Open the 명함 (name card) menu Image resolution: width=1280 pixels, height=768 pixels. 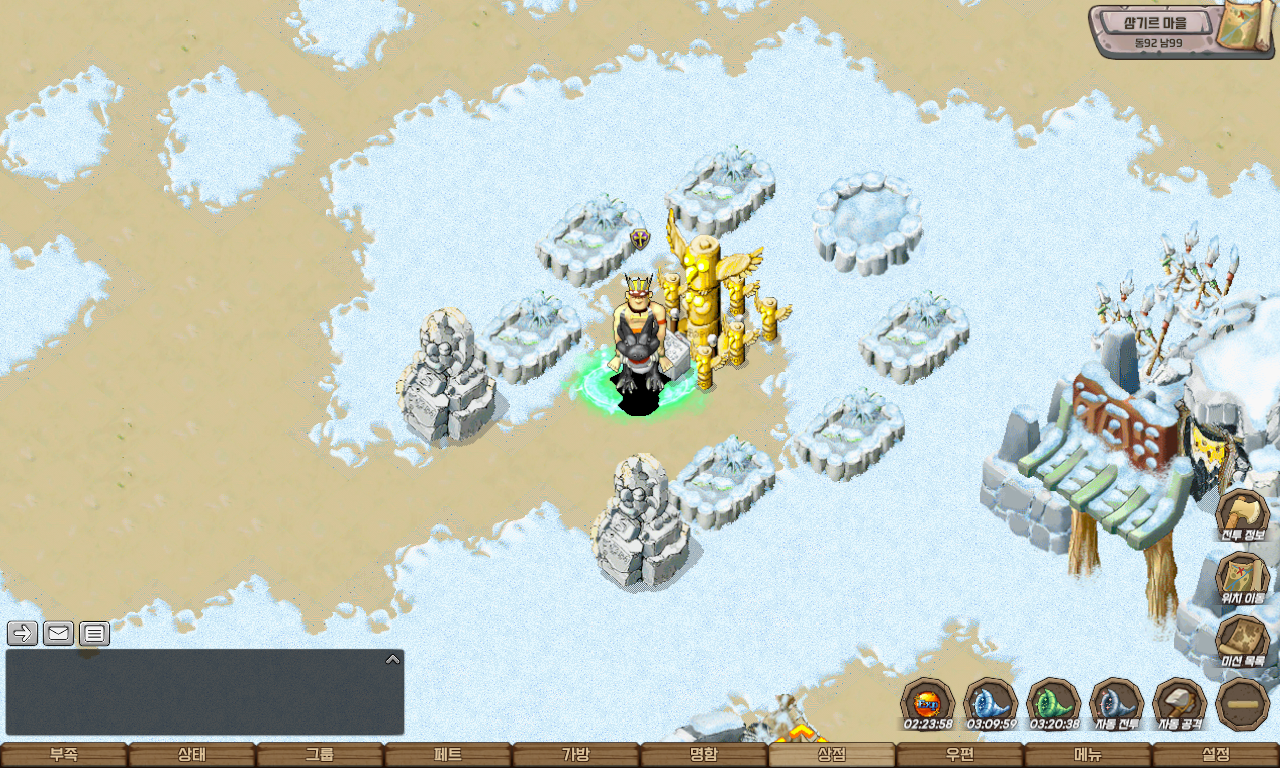click(704, 755)
